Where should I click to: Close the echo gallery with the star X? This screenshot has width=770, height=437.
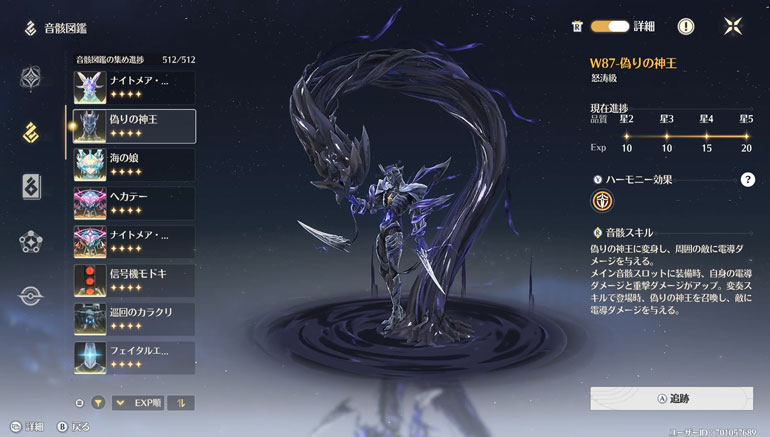733,27
